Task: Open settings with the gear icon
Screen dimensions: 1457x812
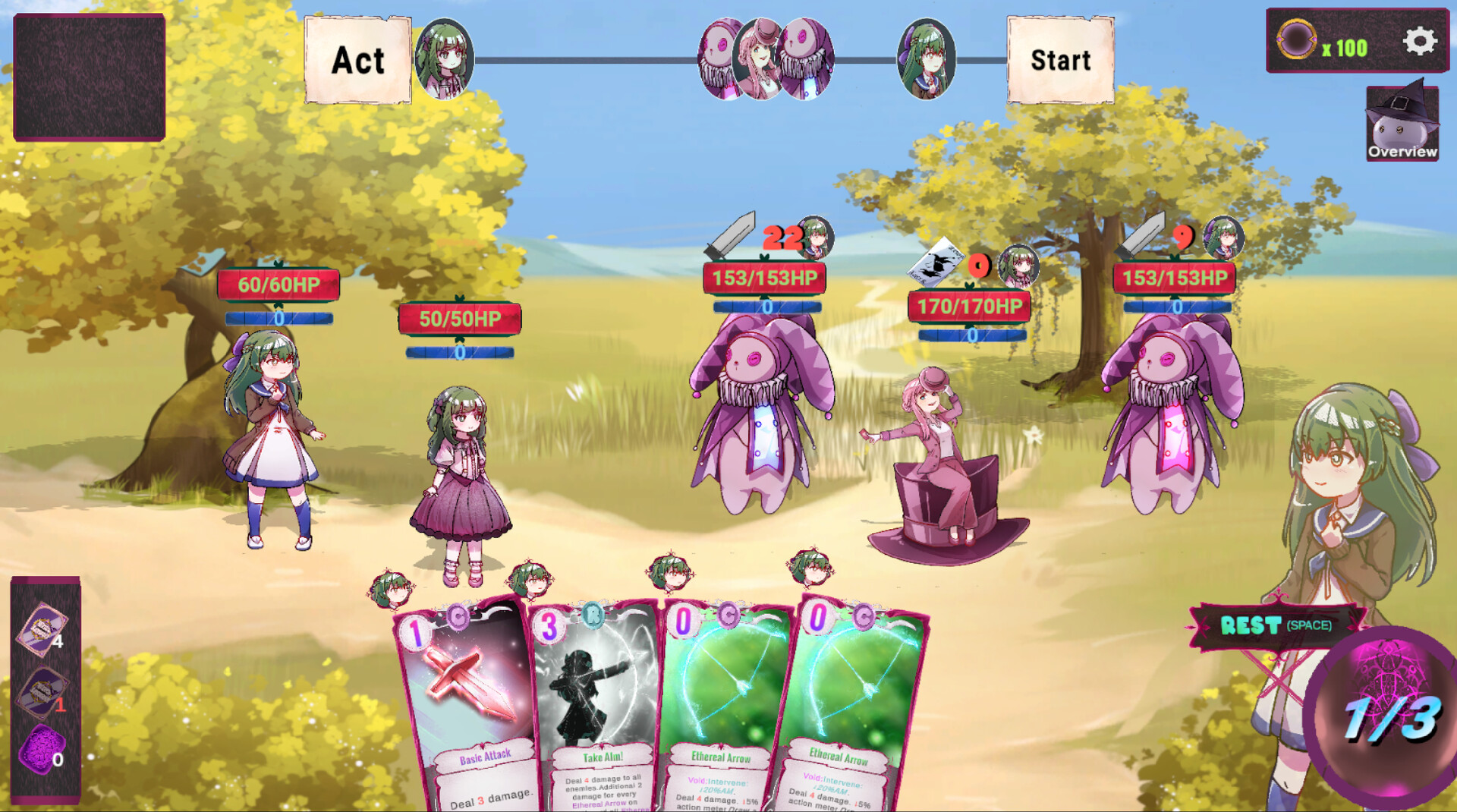Action: [1419, 42]
